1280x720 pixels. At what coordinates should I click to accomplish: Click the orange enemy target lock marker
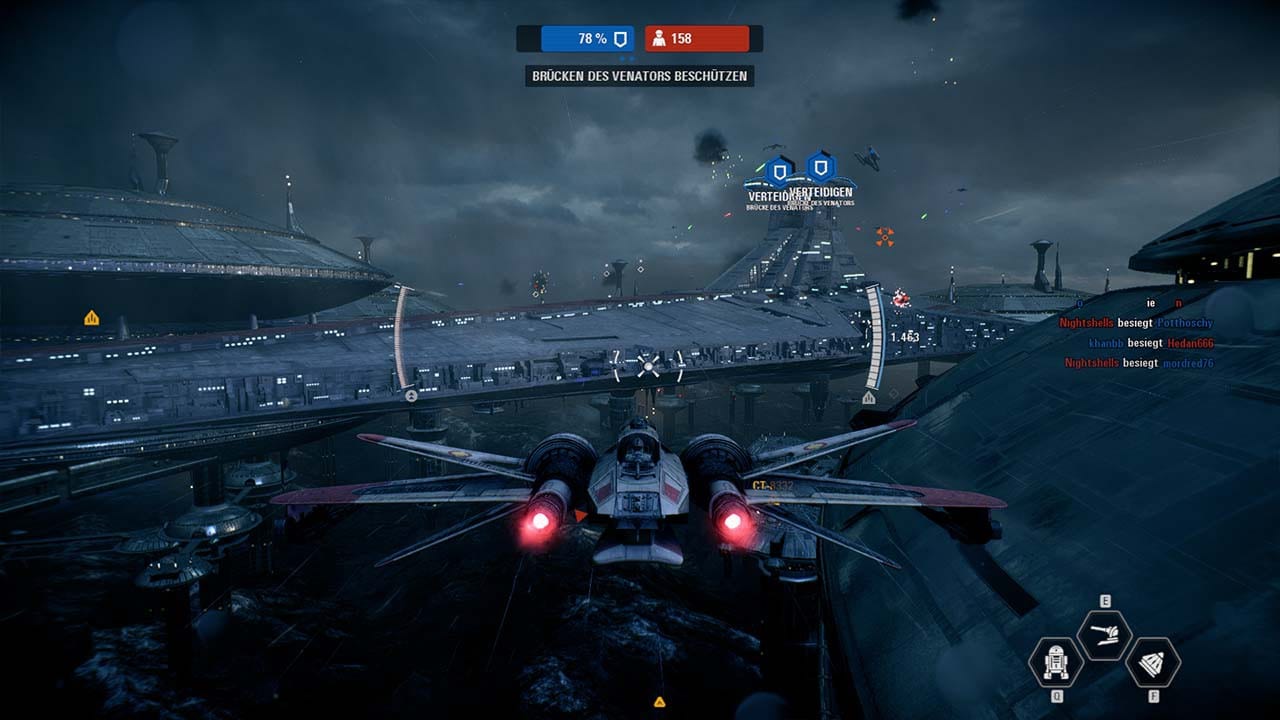pos(884,236)
